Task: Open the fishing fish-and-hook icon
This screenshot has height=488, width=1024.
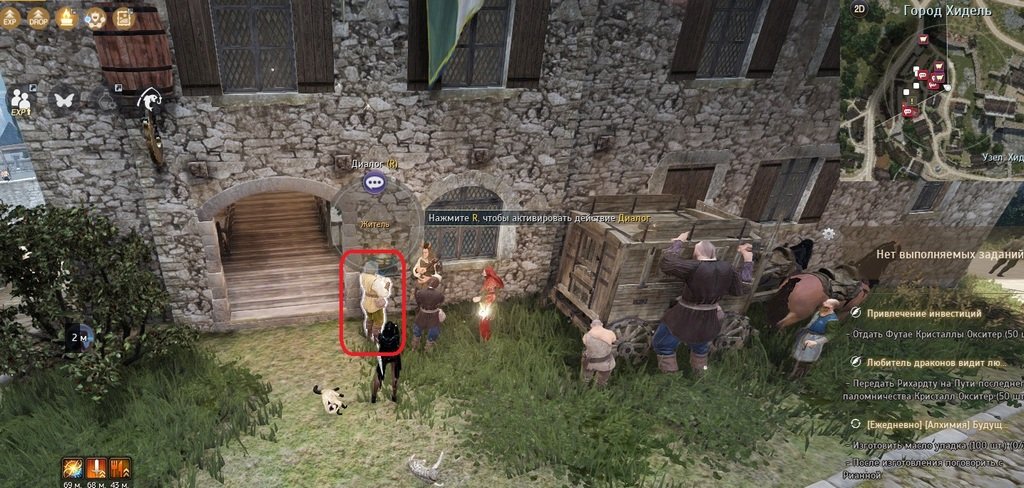Action: (150, 98)
